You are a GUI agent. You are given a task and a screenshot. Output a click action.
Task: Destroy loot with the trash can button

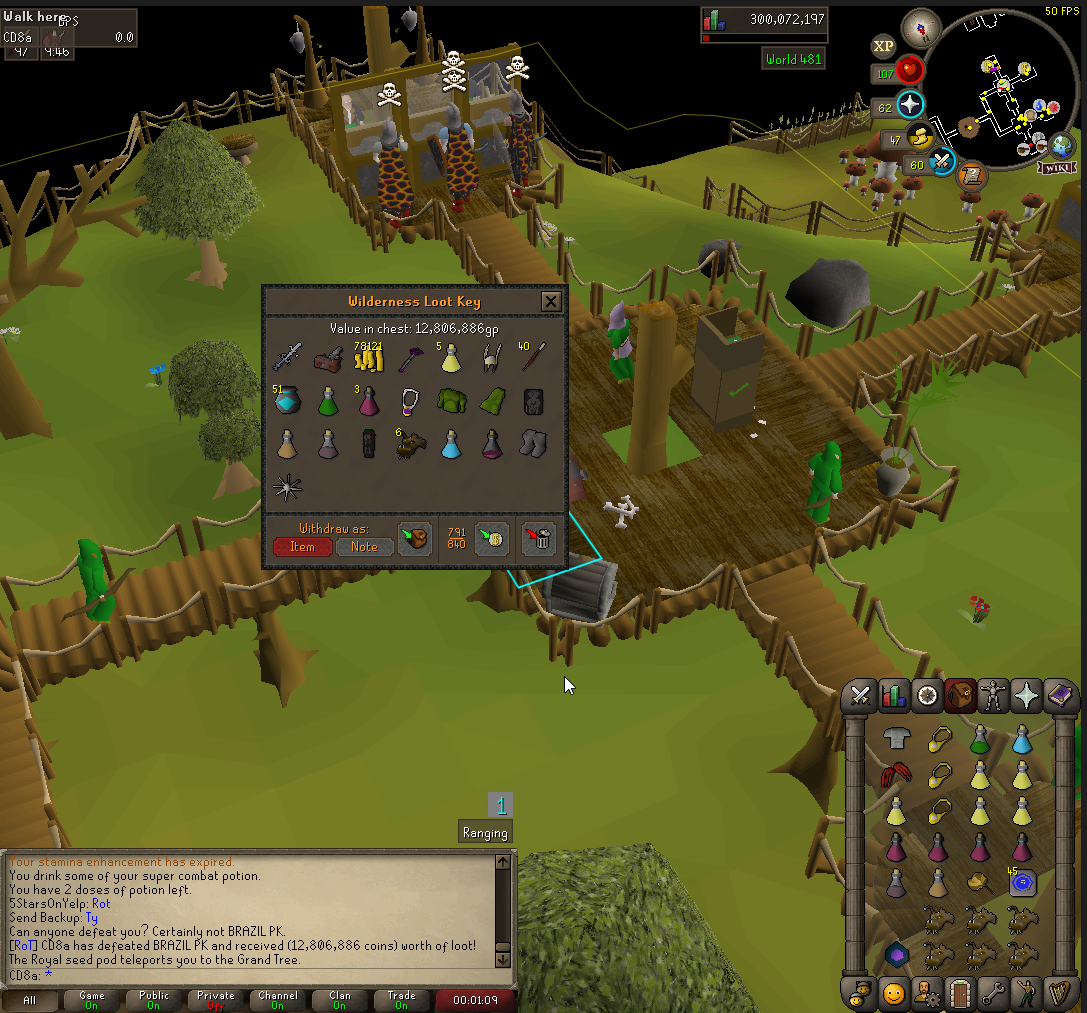click(539, 539)
